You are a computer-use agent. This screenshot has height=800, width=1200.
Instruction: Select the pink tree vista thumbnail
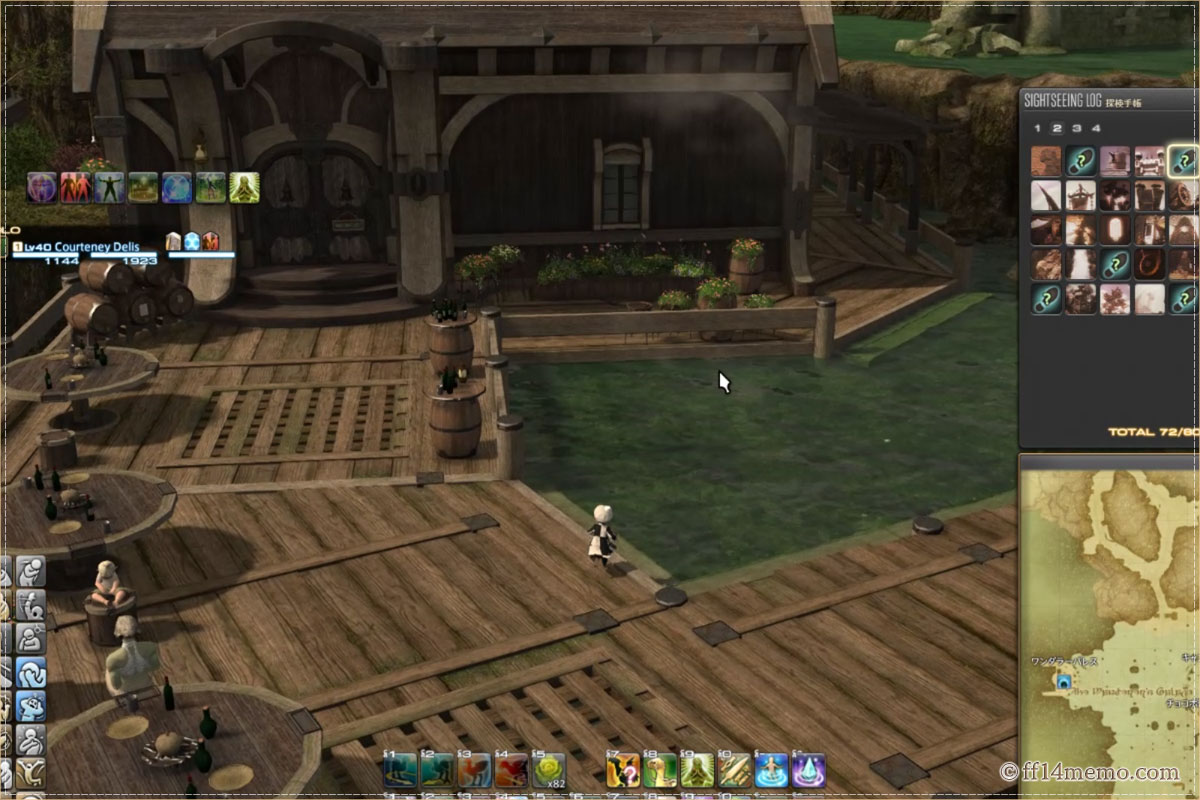(1115, 298)
